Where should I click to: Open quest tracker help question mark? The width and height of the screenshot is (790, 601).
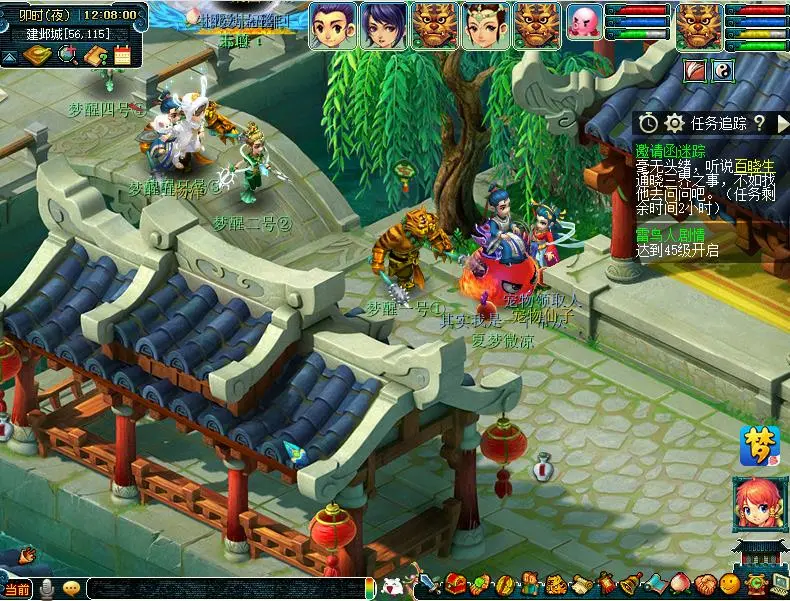(x=758, y=123)
